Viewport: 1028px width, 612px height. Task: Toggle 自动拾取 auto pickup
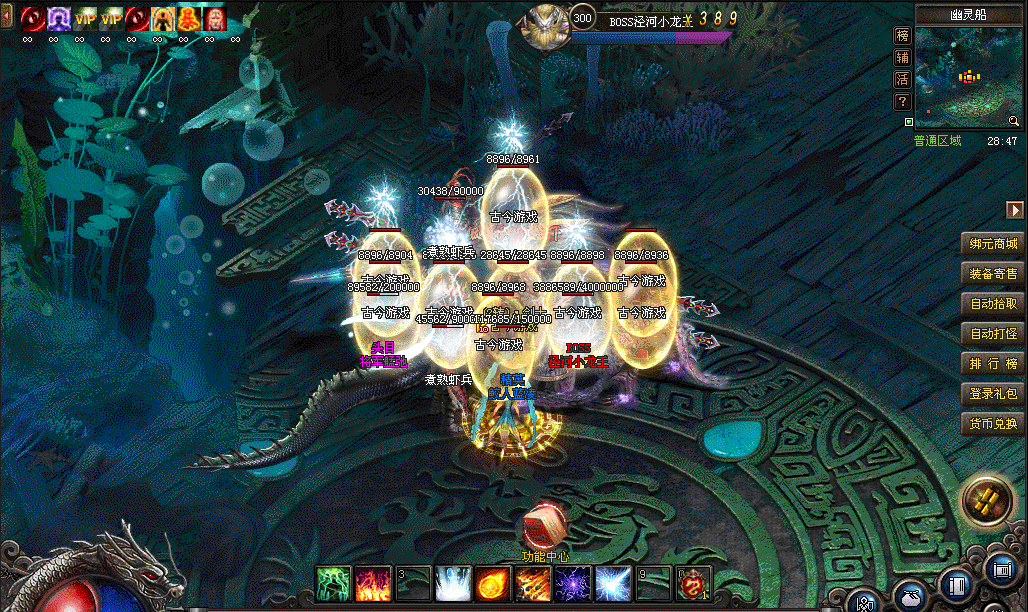(x=992, y=304)
